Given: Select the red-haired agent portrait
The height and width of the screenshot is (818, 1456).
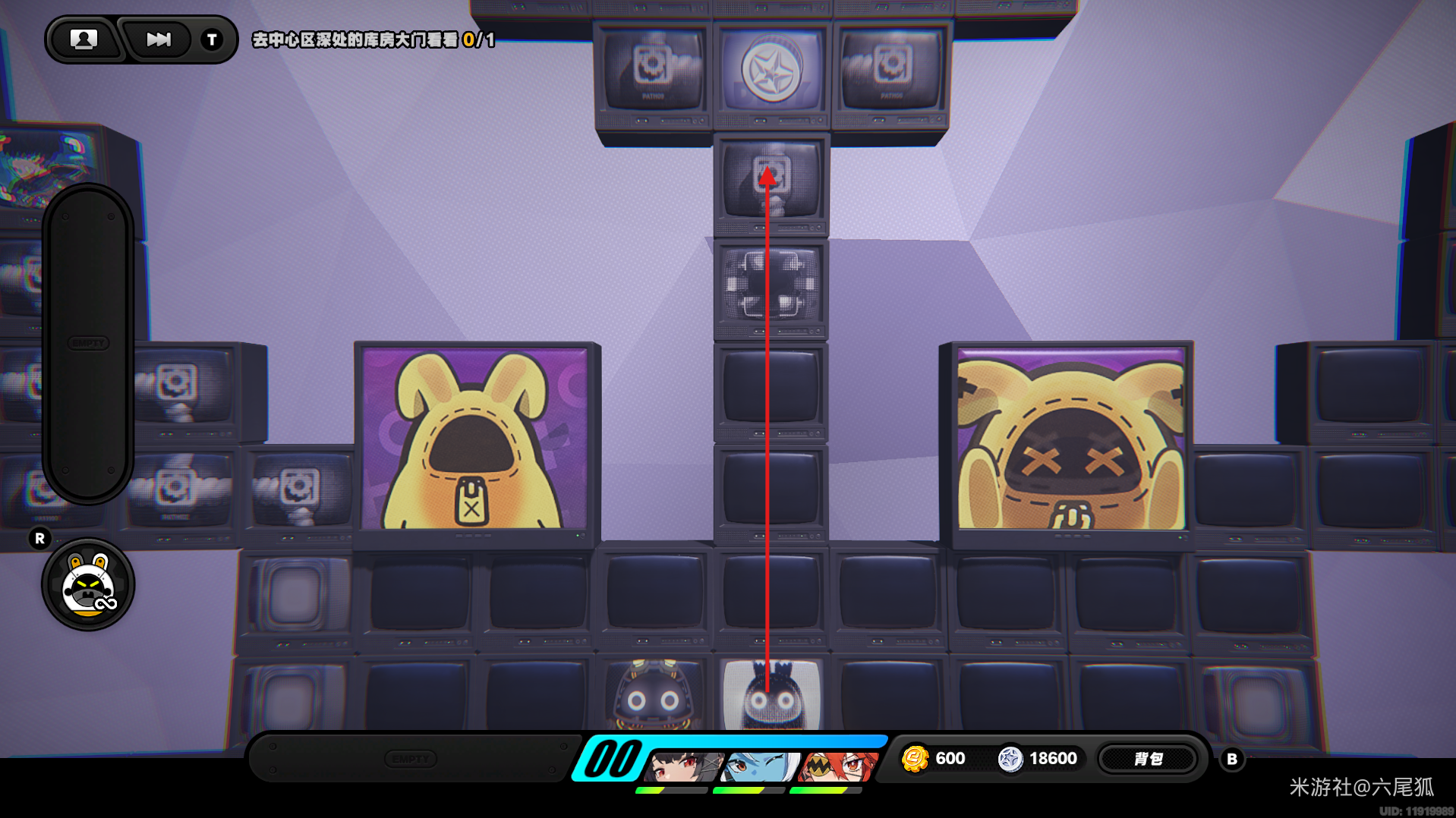Looking at the screenshot, I should click(837, 765).
